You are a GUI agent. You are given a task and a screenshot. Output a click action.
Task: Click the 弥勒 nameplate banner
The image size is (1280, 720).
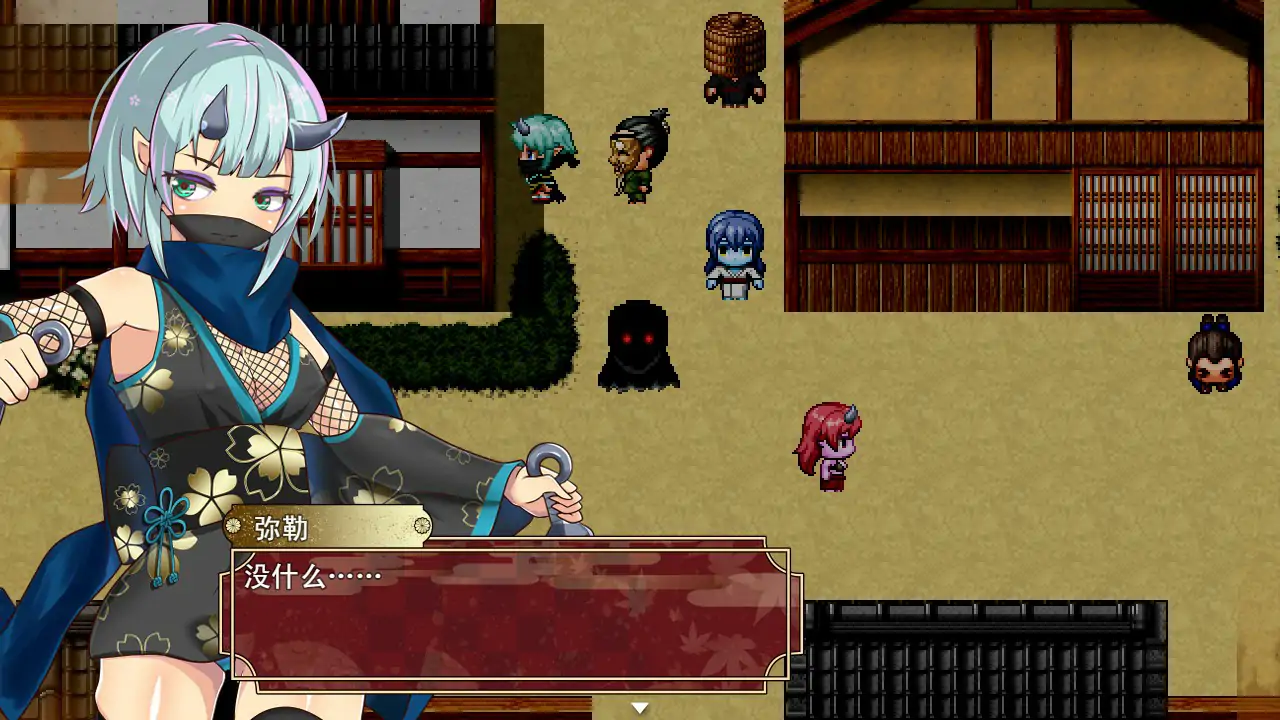tap(330, 527)
